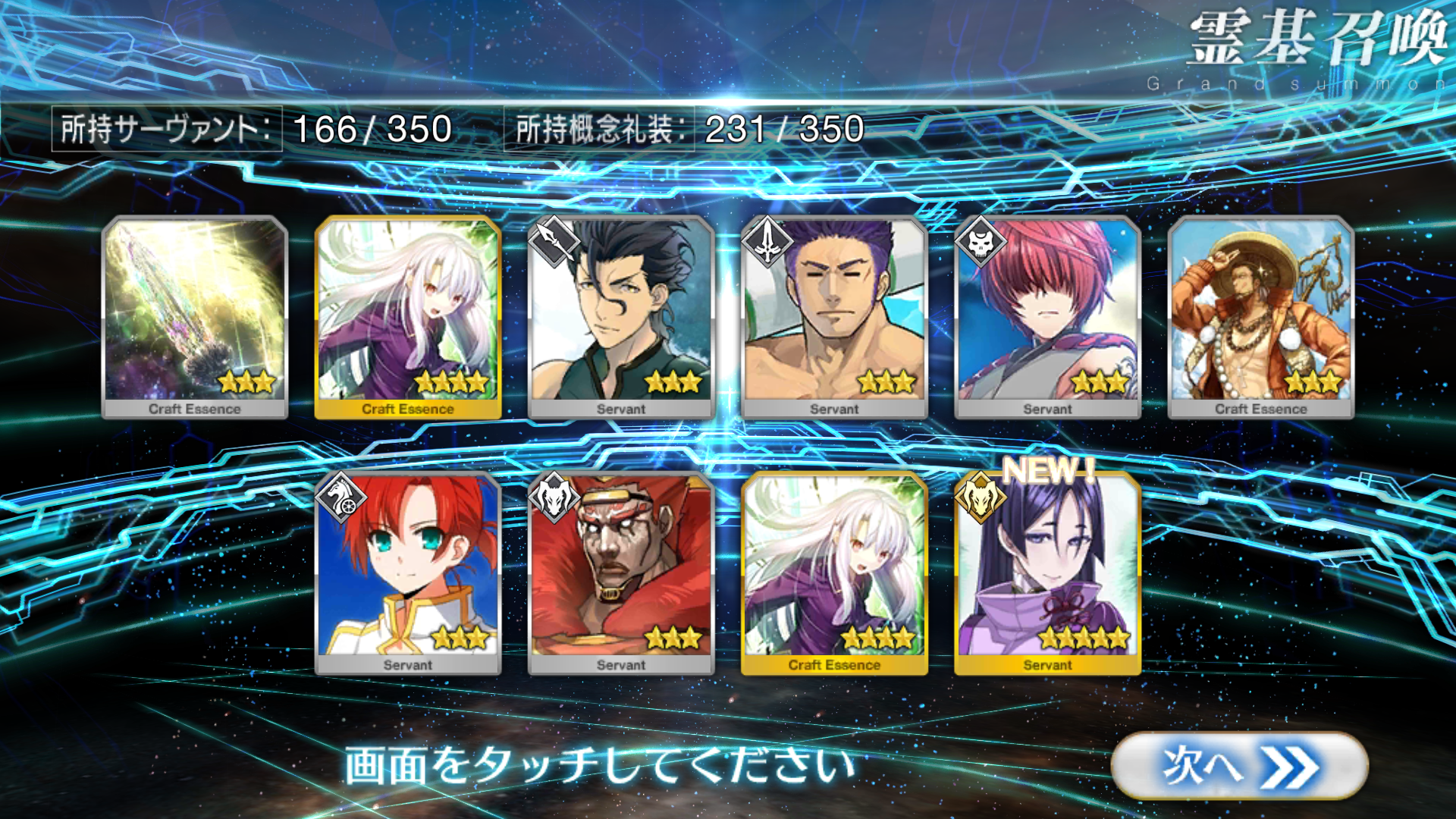Select the glowing crystal Craft Essence card
Image resolution: width=1456 pixels, height=819 pixels.
(x=195, y=317)
